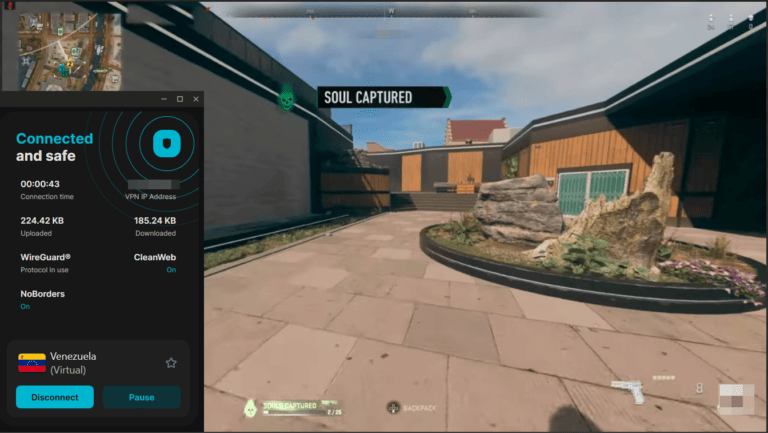
Task: Close the VPN overlay window
Action: pos(196,99)
